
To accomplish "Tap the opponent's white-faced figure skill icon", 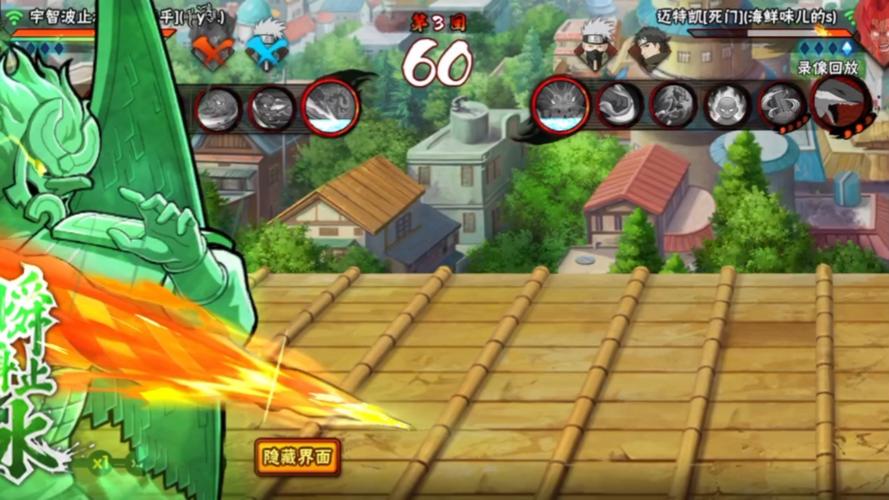I will coord(726,105).
